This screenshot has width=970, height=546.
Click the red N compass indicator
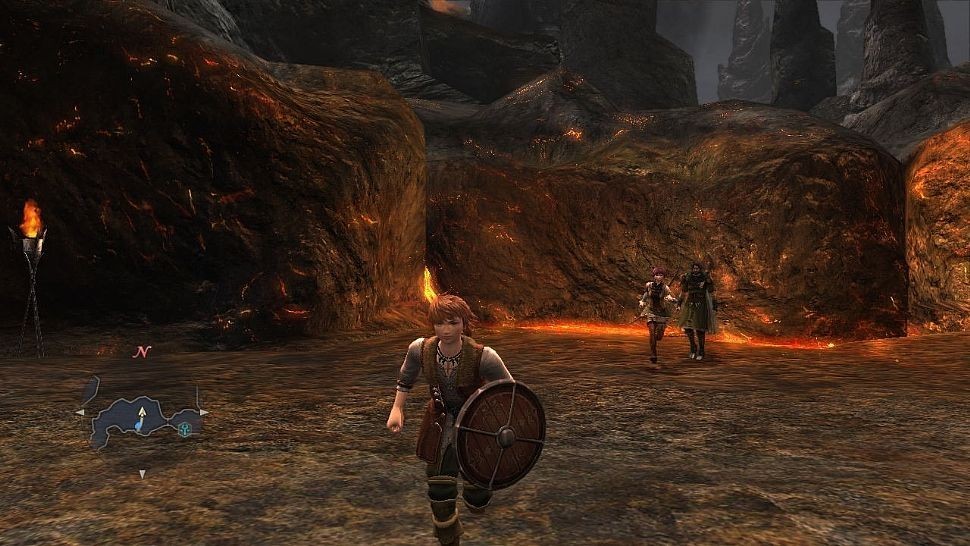(142, 352)
